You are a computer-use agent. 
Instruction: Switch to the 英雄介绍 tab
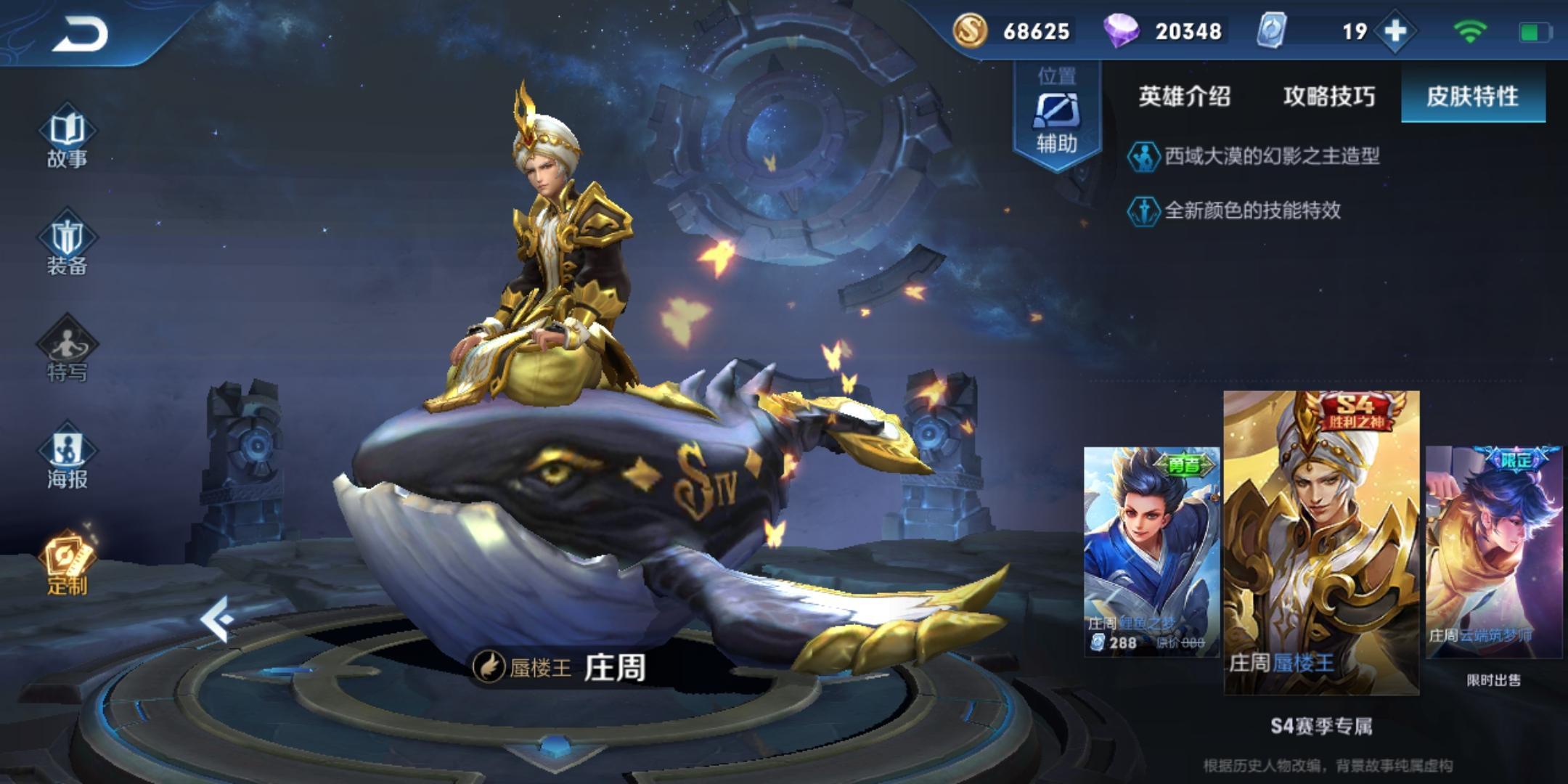tap(1184, 97)
